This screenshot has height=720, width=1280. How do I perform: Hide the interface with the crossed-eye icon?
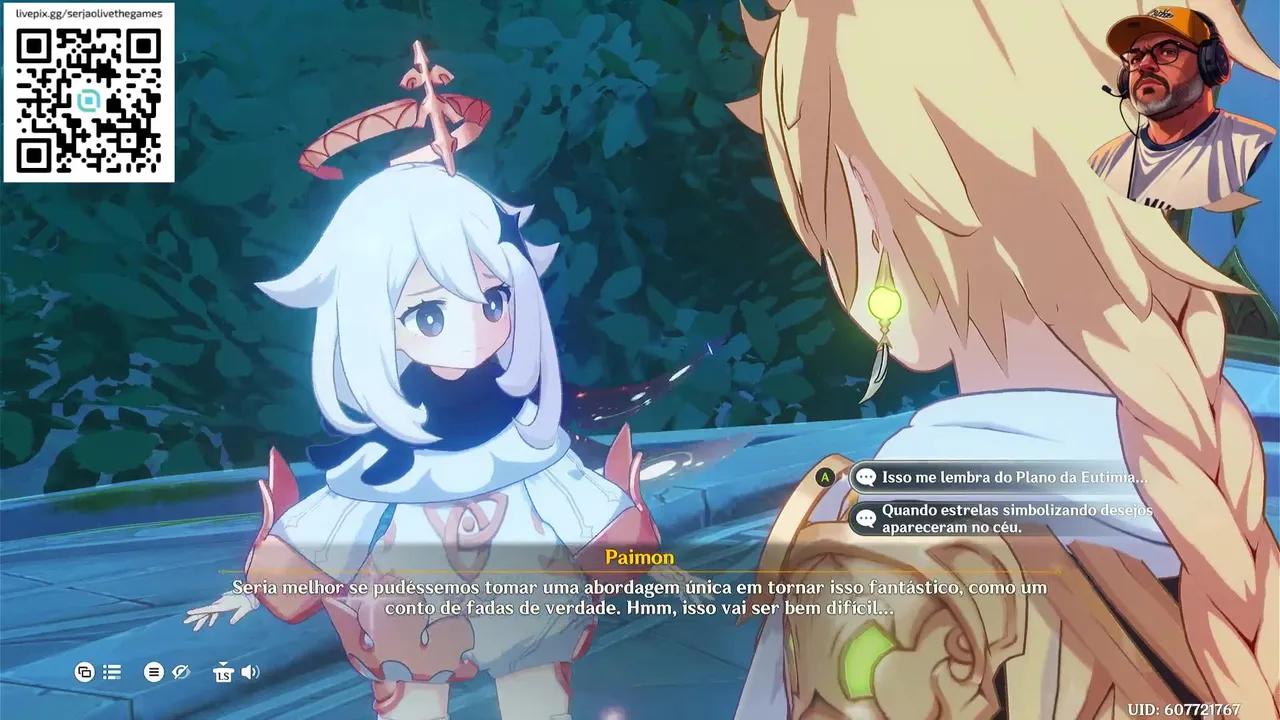click(x=181, y=672)
